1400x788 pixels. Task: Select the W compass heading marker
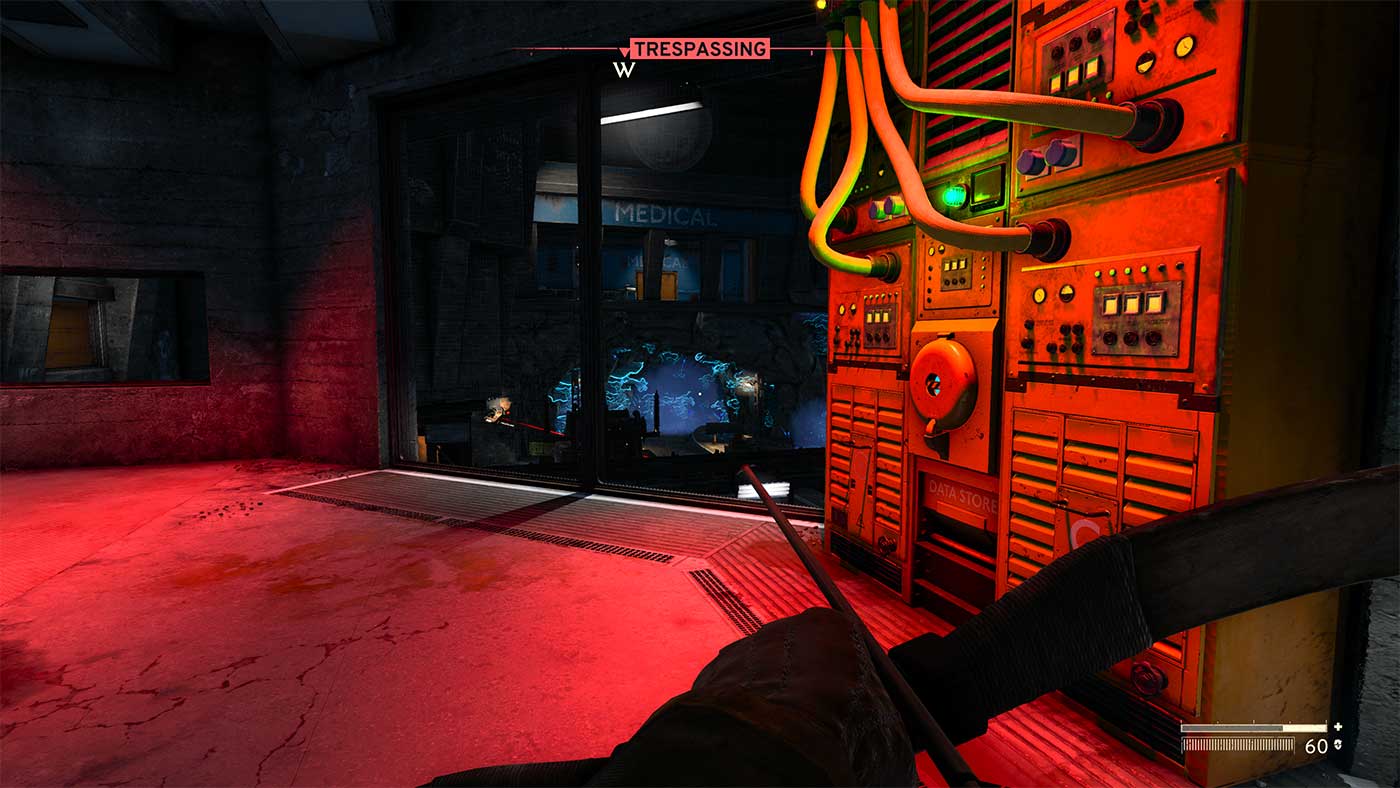click(x=625, y=70)
